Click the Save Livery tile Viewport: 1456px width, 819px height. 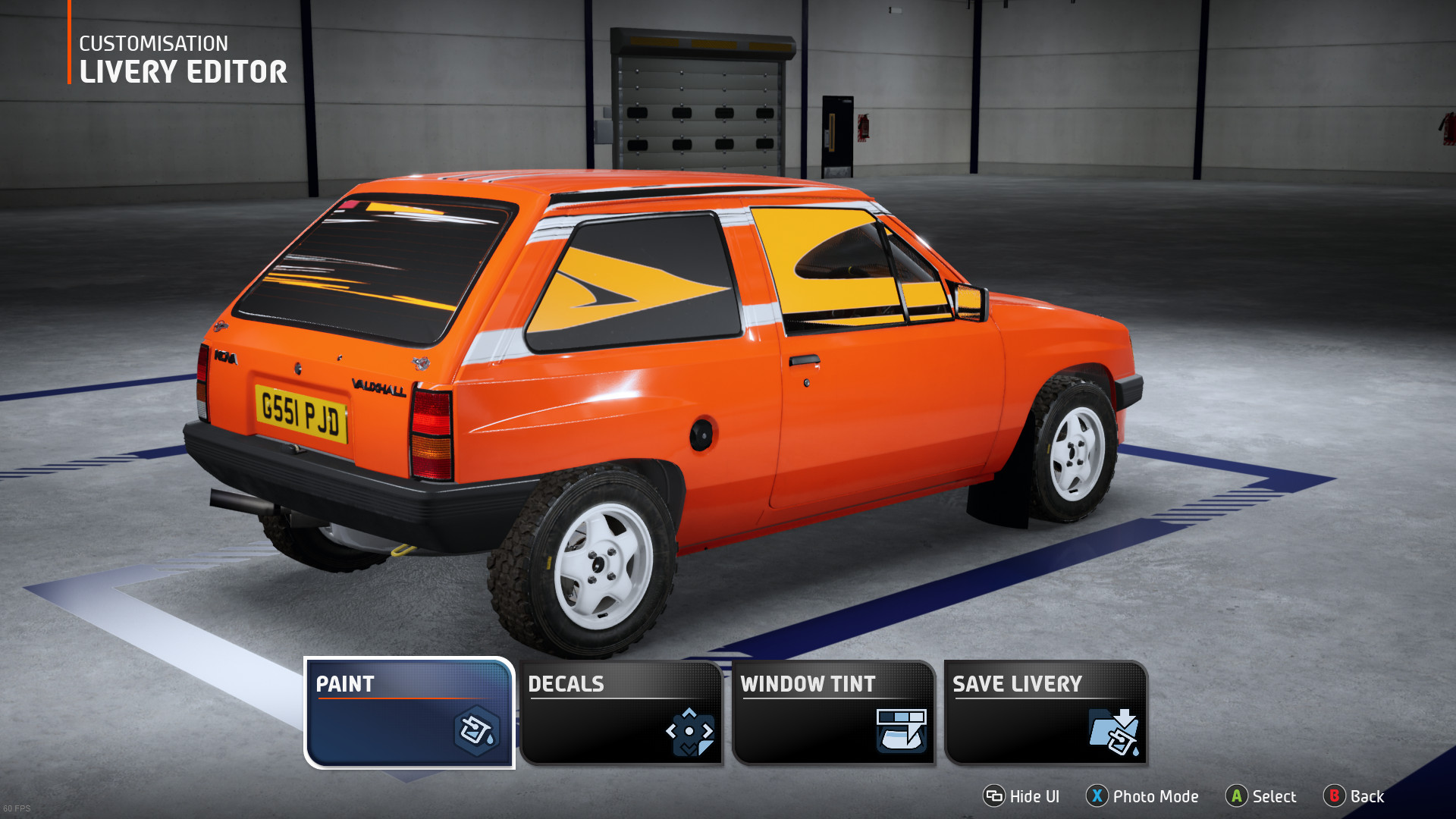click(x=1046, y=713)
